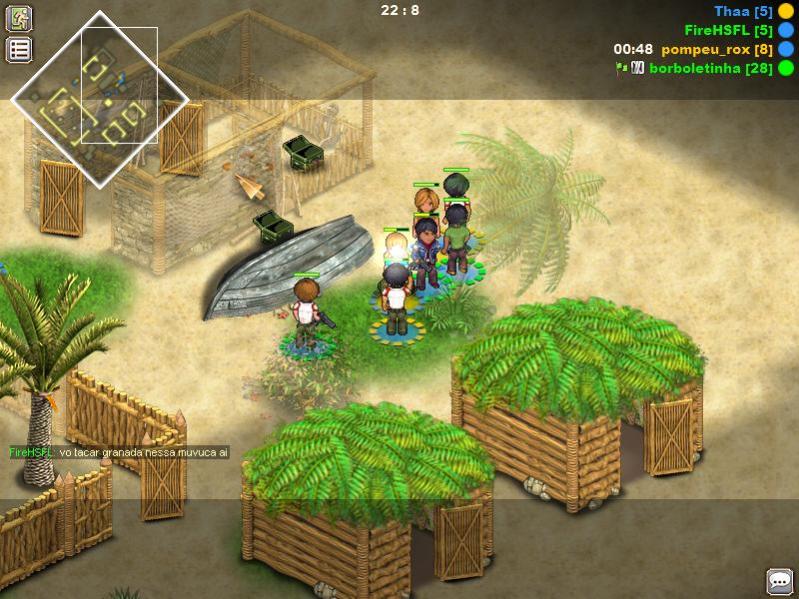Open the chat speech bubble button
799x599 pixels.
(779, 581)
